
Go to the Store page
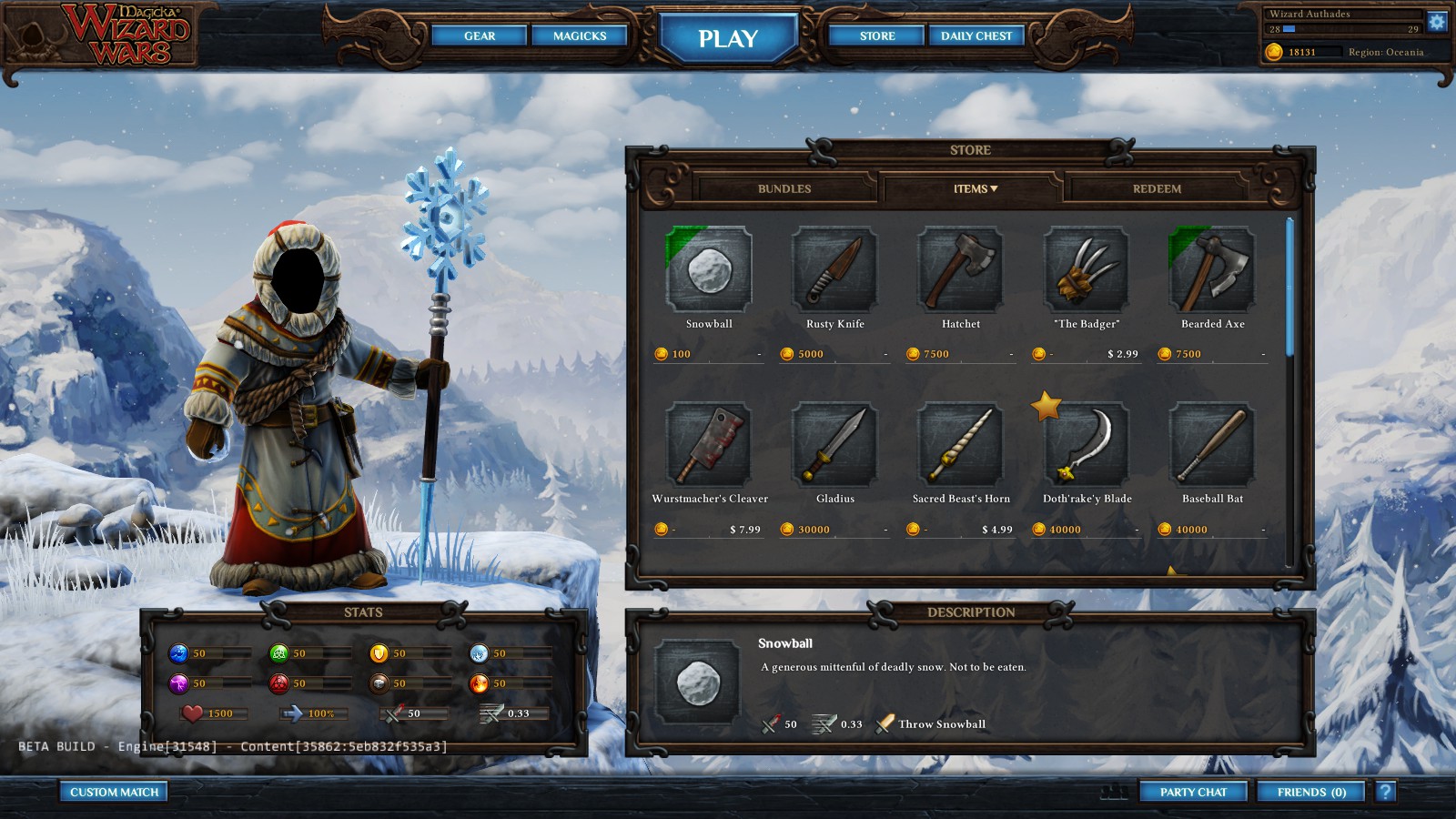(x=877, y=35)
